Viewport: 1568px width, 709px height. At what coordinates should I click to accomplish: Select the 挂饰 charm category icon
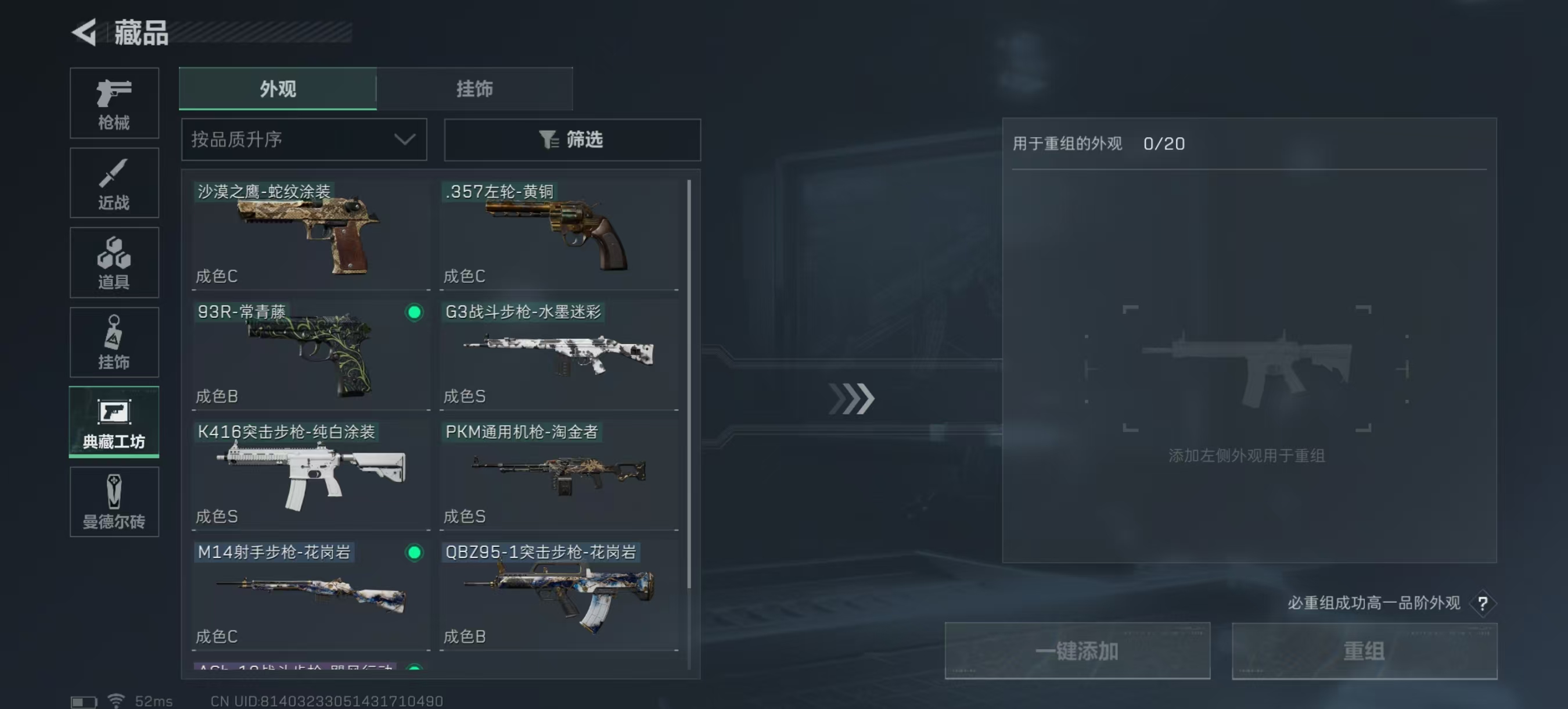tap(114, 343)
